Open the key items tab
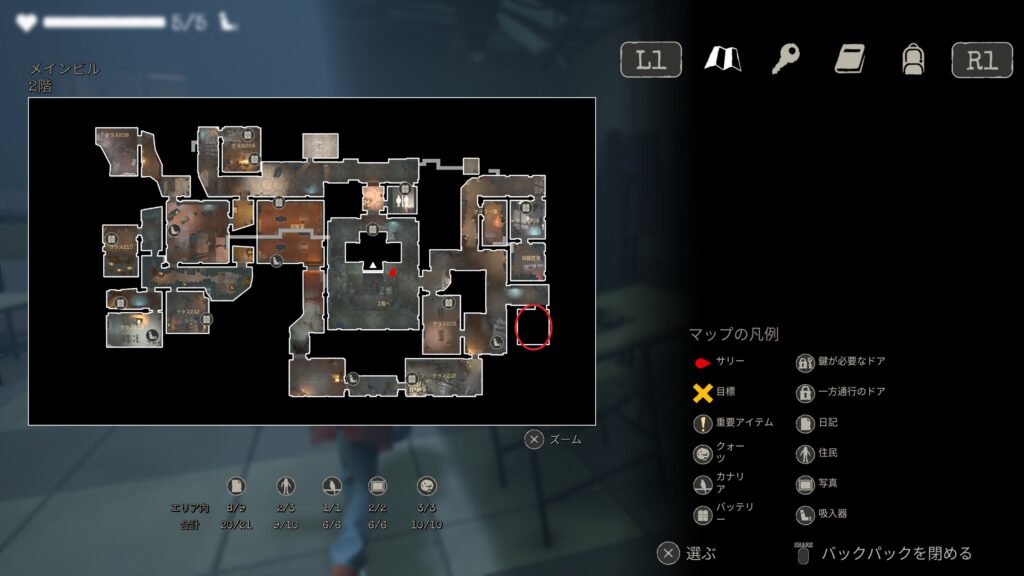 (785, 60)
